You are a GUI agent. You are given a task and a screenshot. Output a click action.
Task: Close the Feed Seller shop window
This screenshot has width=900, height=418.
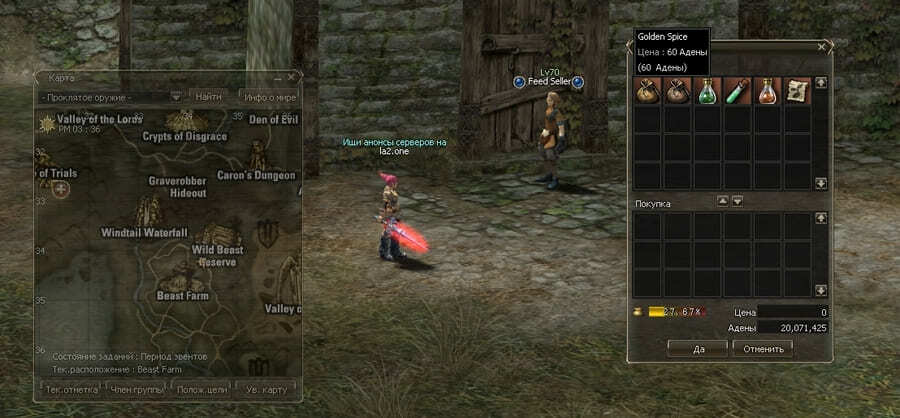click(x=822, y=47)
